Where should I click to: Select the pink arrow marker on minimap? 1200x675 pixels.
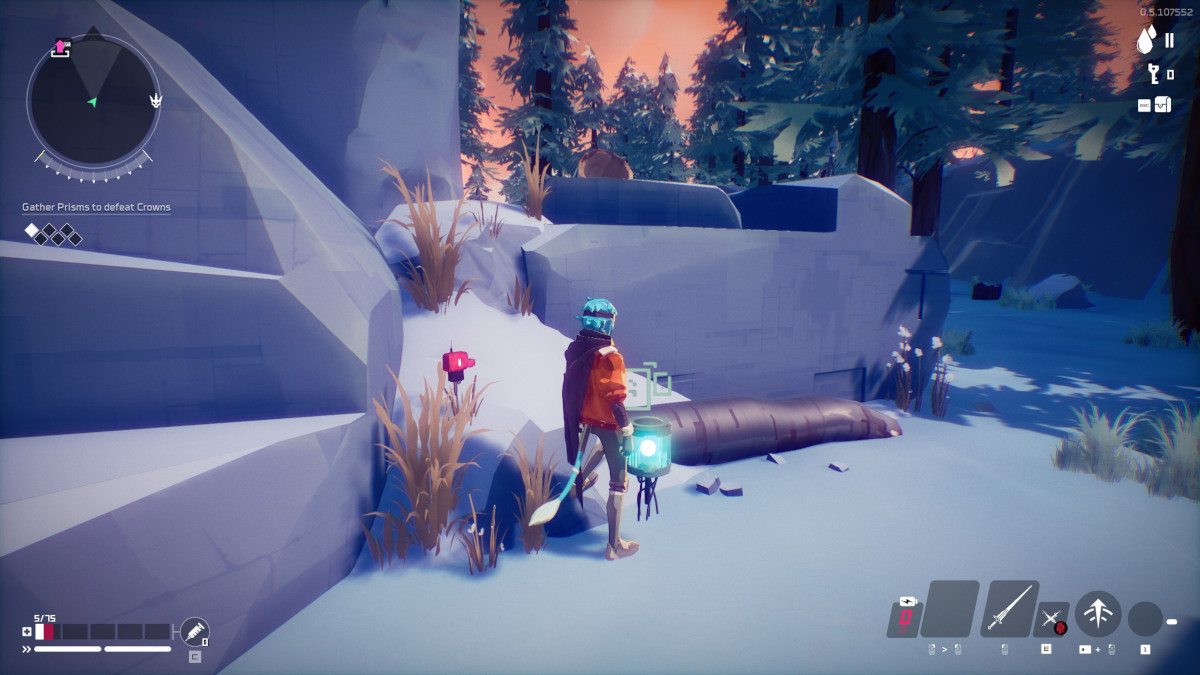pyautogui.click(x=61, y=47)
